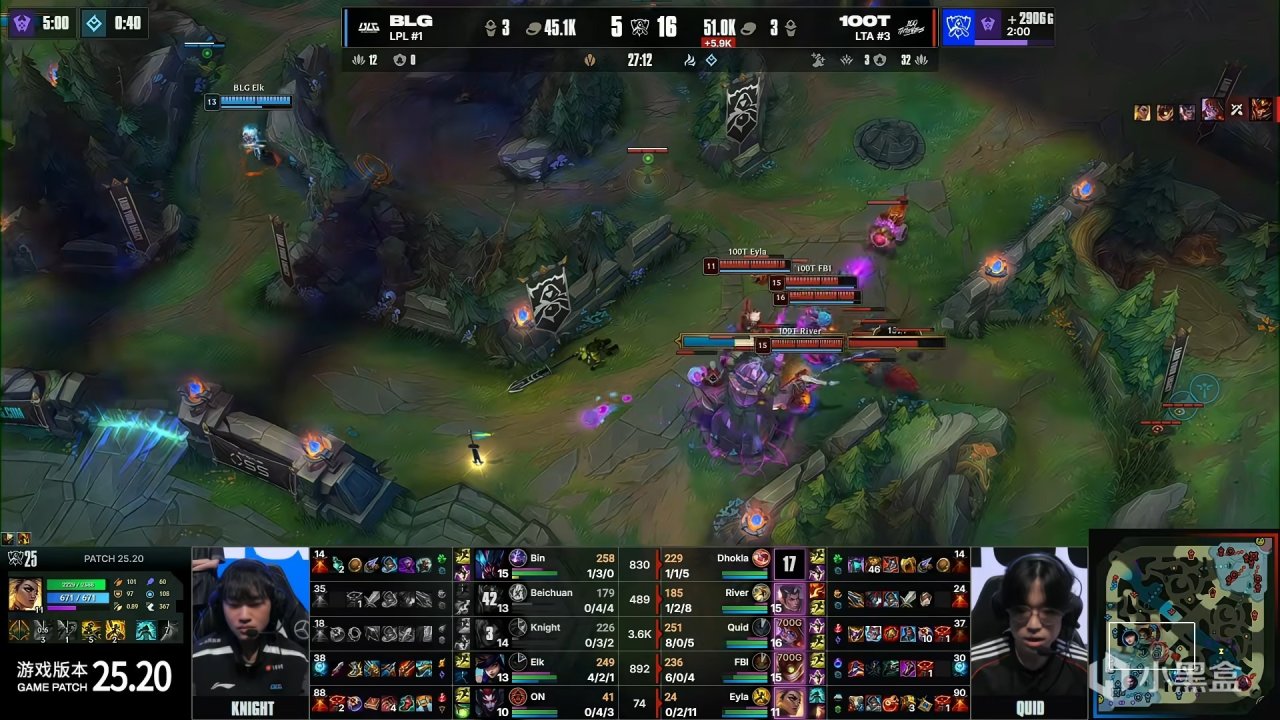Viewport: 1280px width, 720px height.
Task: Click the minimap in the corner
Action: coord(1184,625)
